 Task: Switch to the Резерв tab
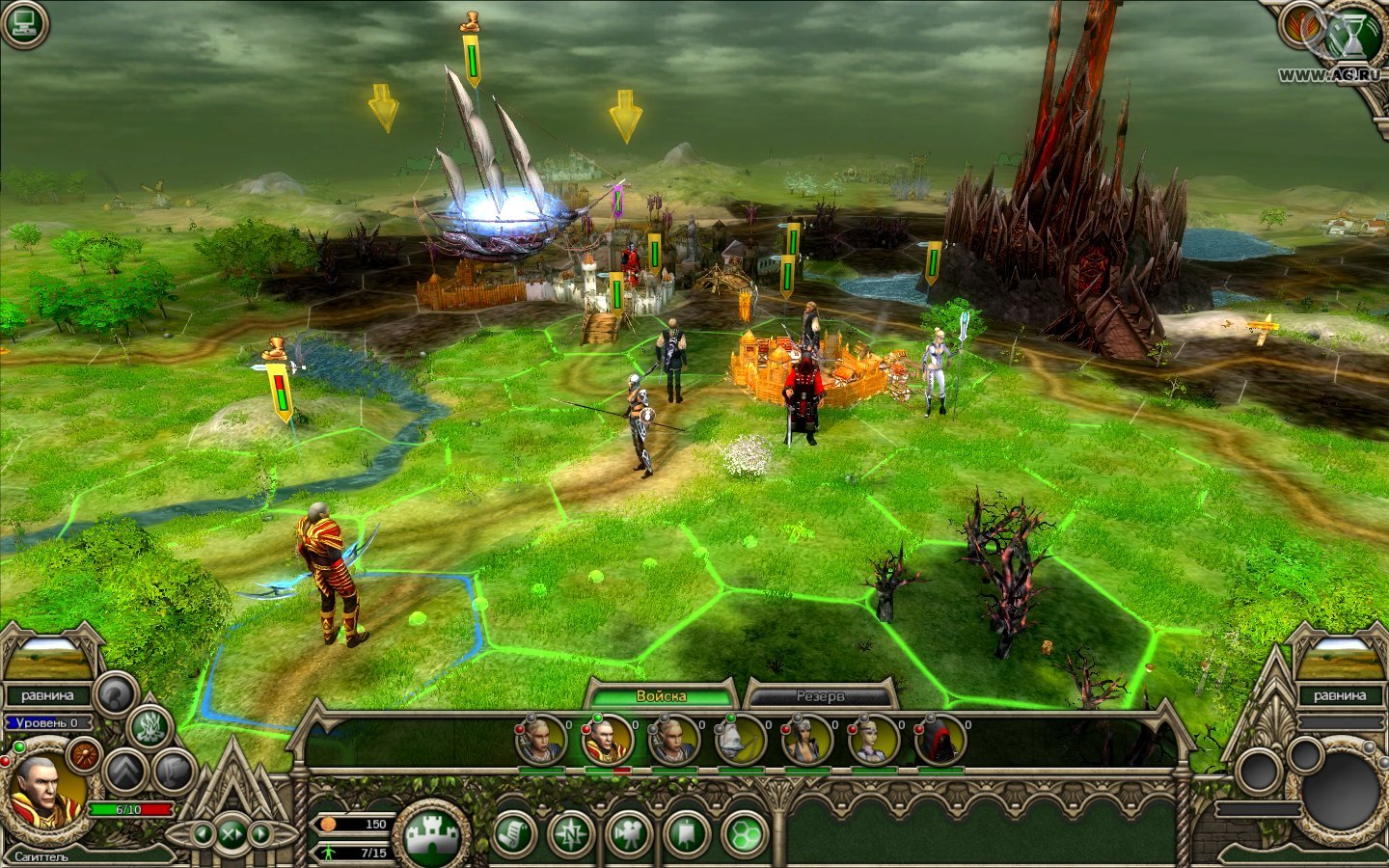[x=820, y=695]
